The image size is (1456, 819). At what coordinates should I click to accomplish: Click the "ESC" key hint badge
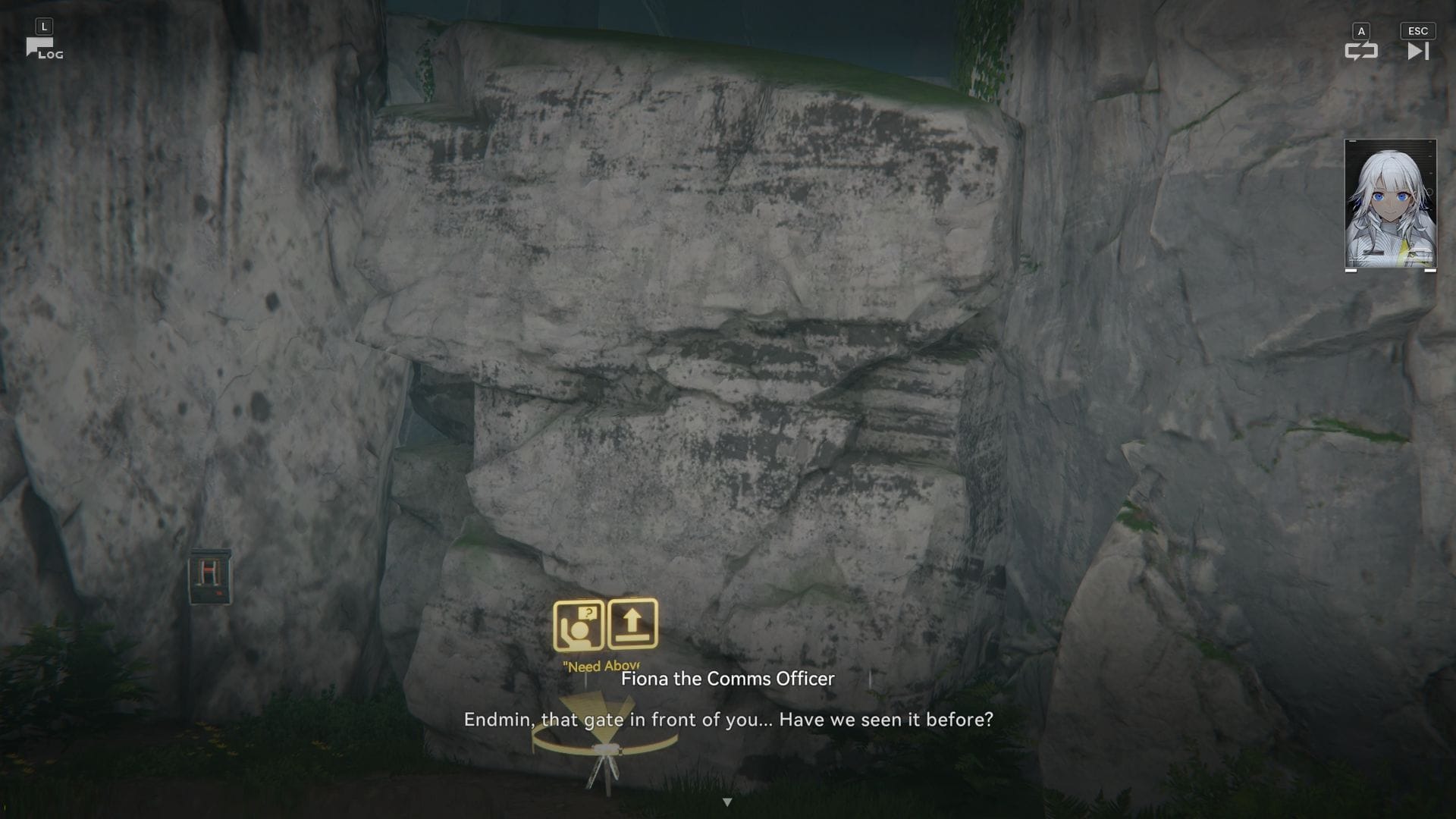click(1417, 31)
